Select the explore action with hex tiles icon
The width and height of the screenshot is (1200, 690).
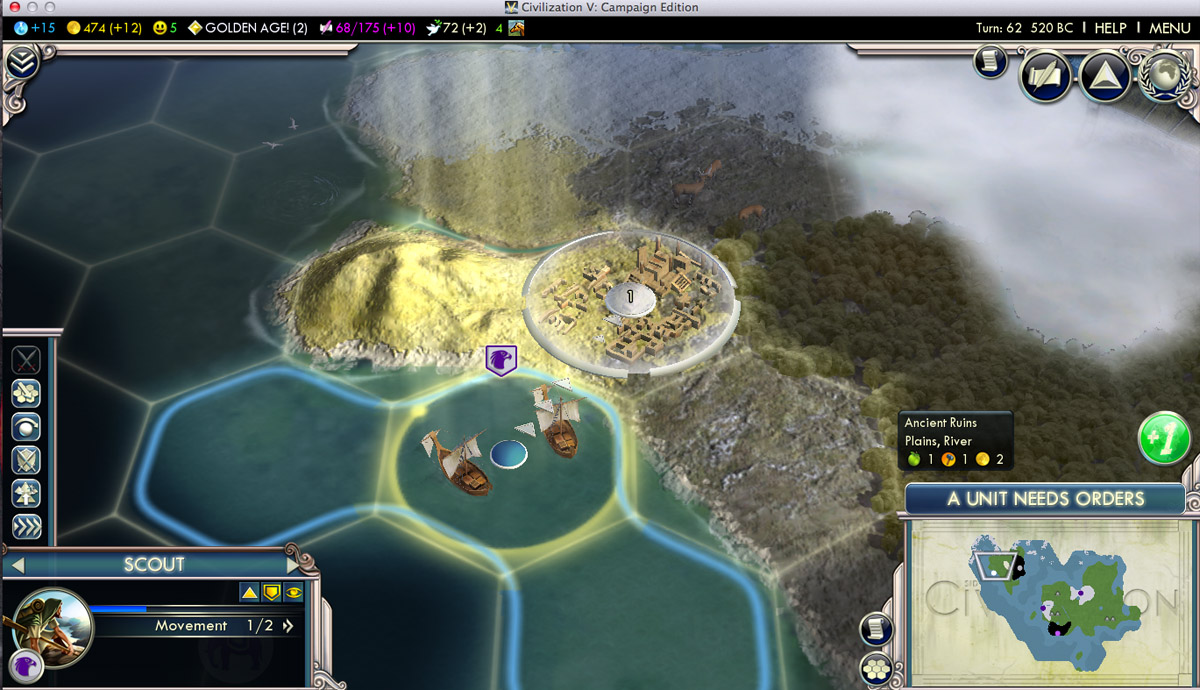pyautogui.click(x=26, y=393)
